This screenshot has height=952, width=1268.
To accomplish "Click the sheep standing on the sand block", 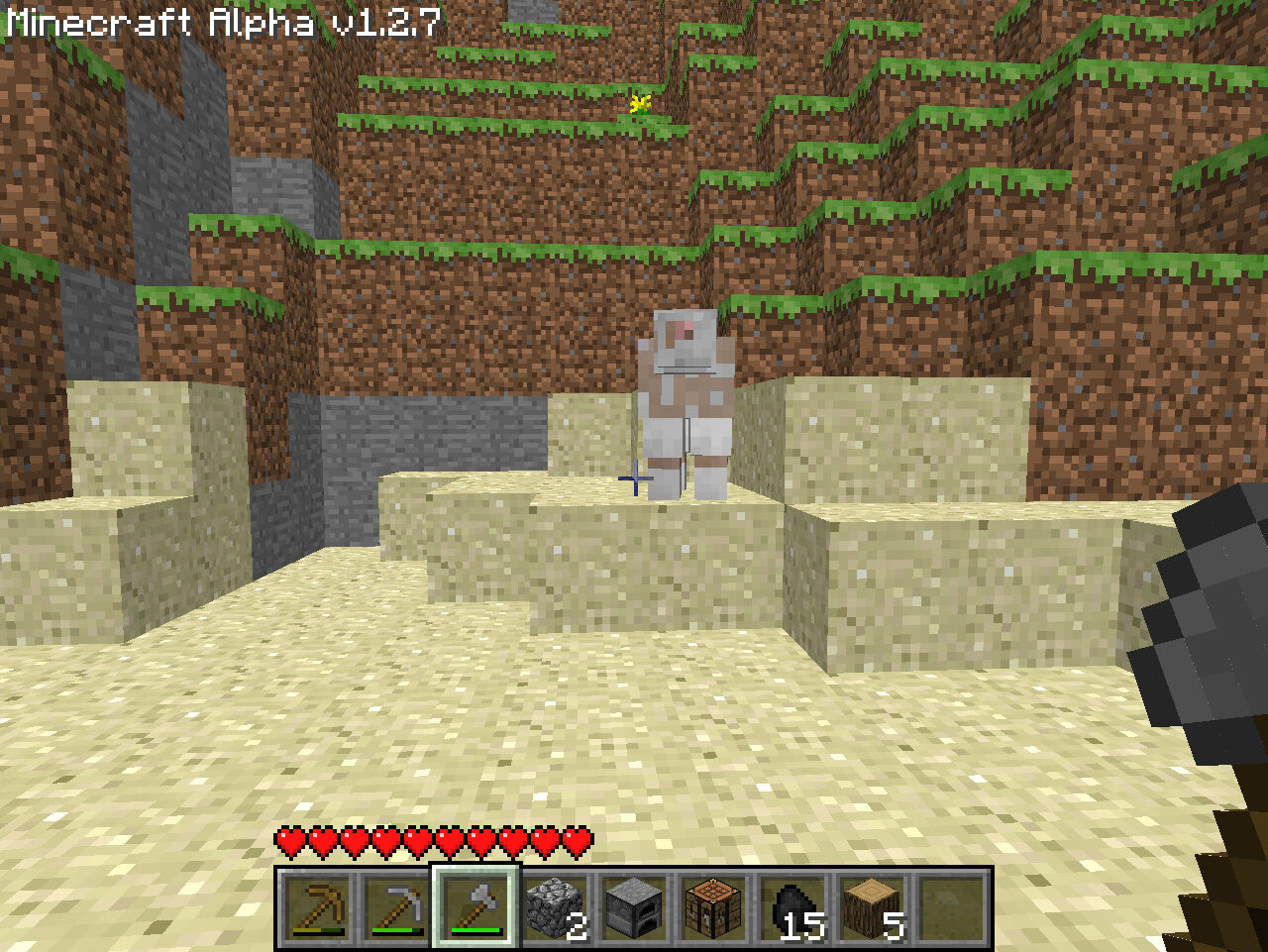I will 684,396.
